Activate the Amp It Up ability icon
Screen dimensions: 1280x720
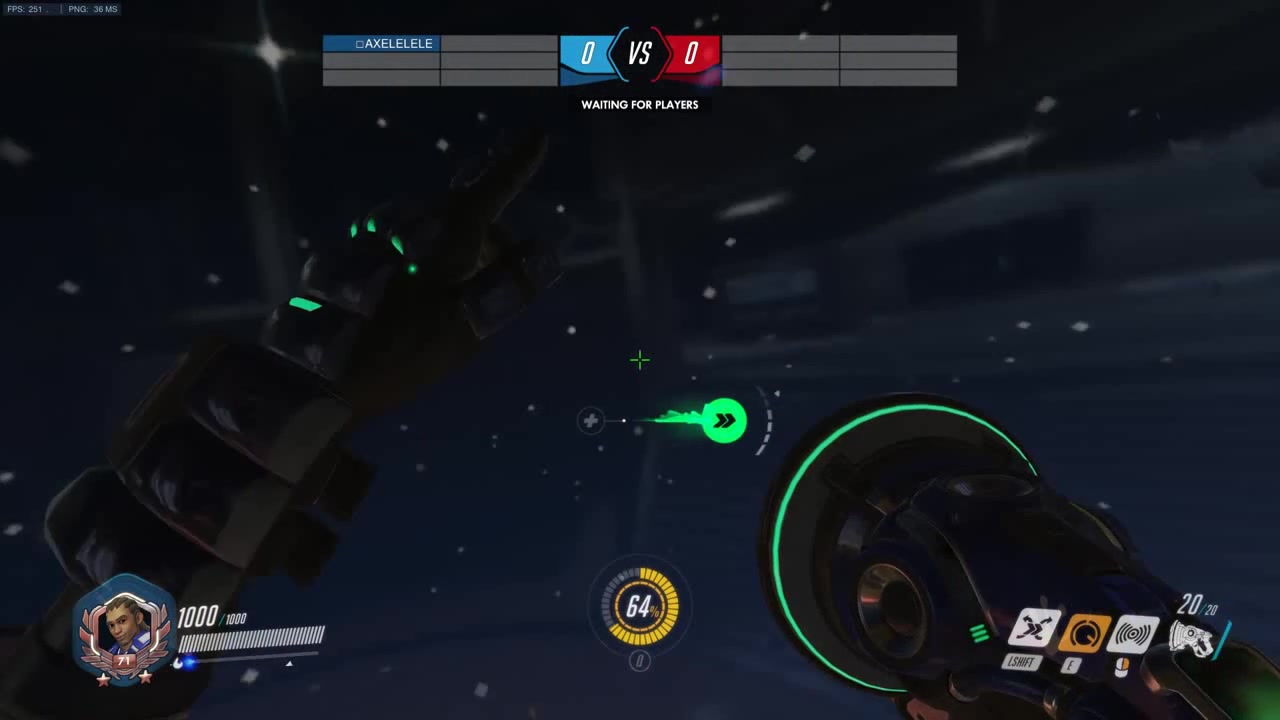click(1083, 633)
